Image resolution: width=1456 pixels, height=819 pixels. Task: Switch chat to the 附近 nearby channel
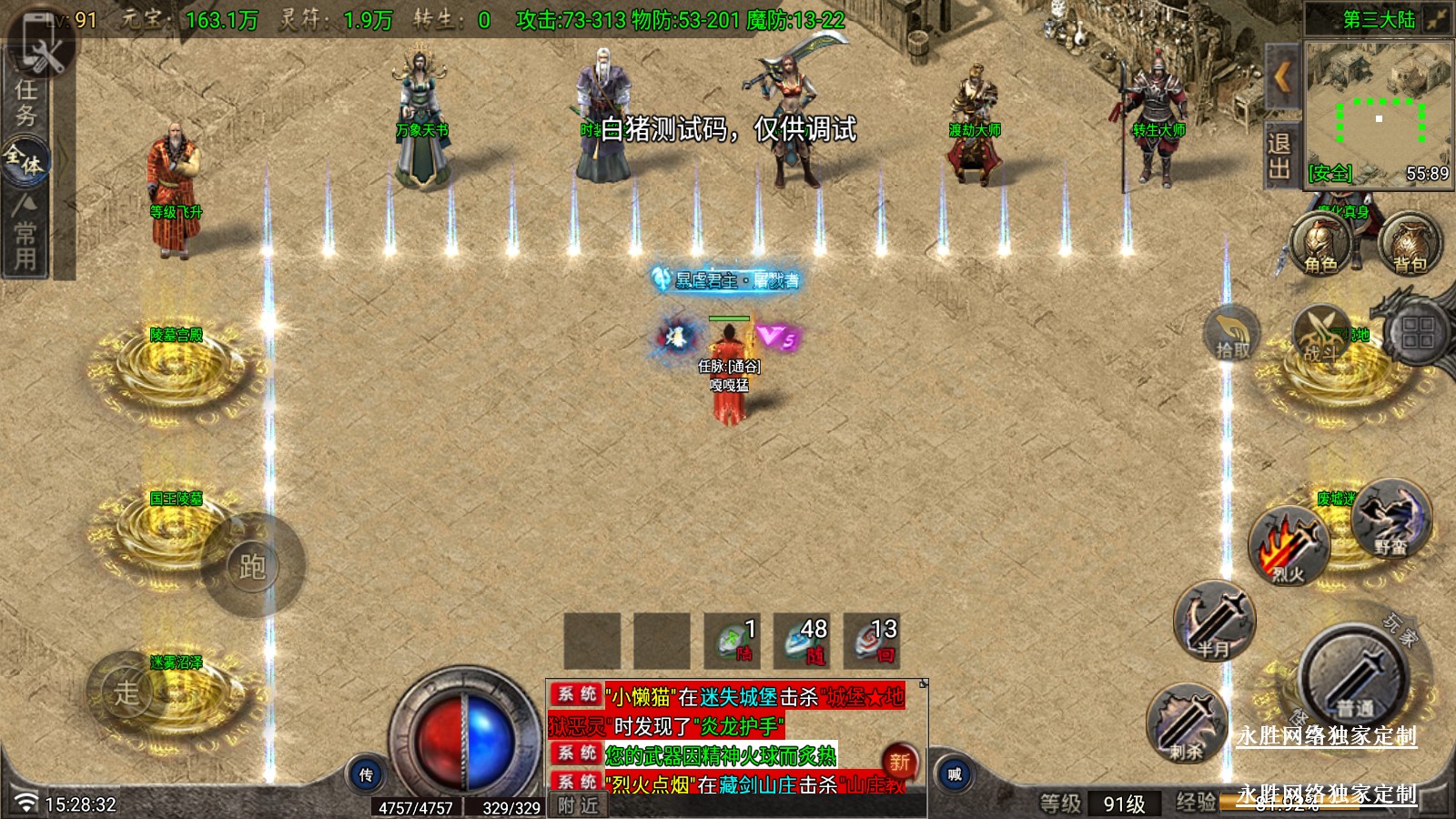(x=579, y=805)
